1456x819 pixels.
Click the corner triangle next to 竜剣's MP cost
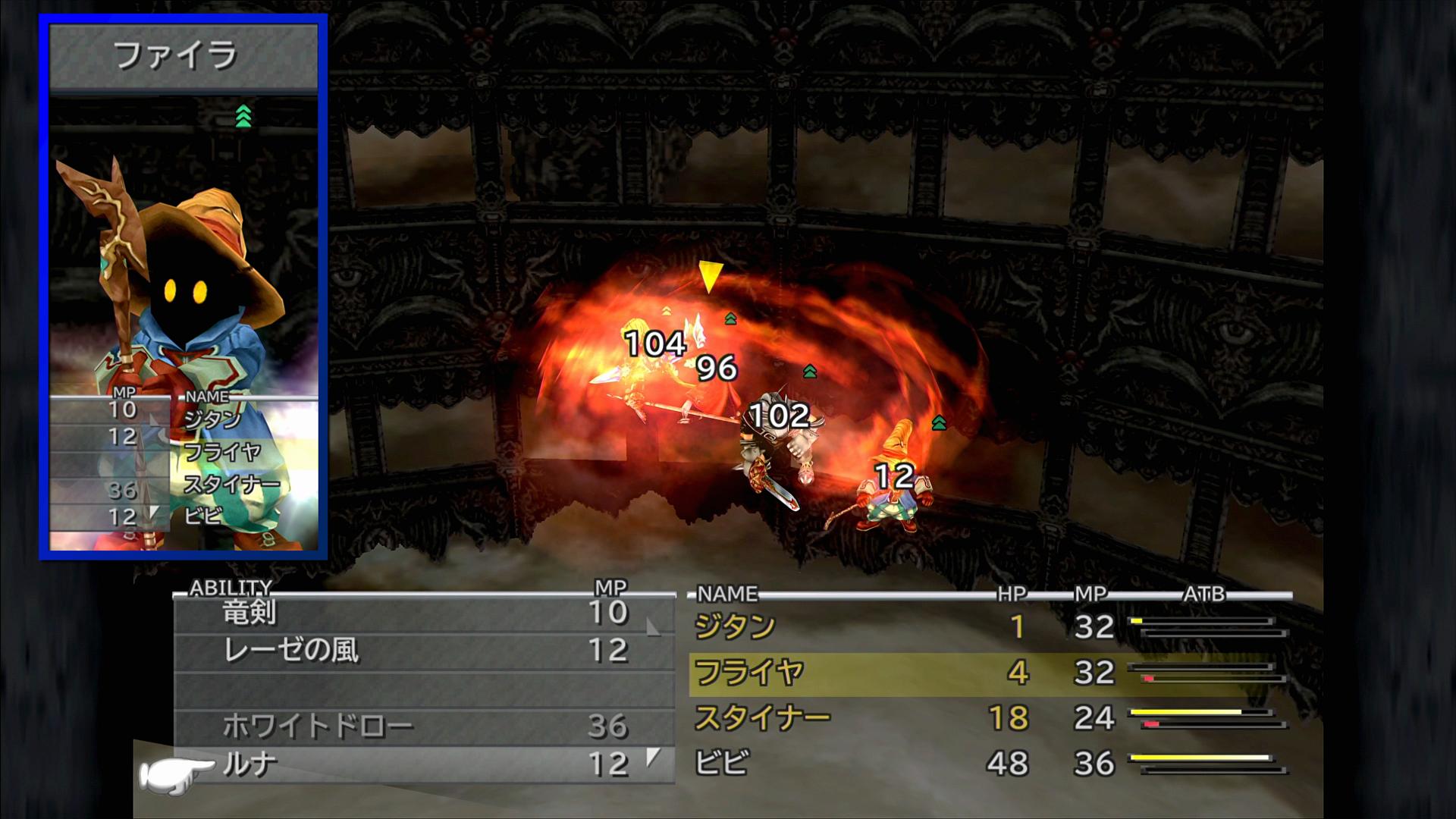(651, 628)
